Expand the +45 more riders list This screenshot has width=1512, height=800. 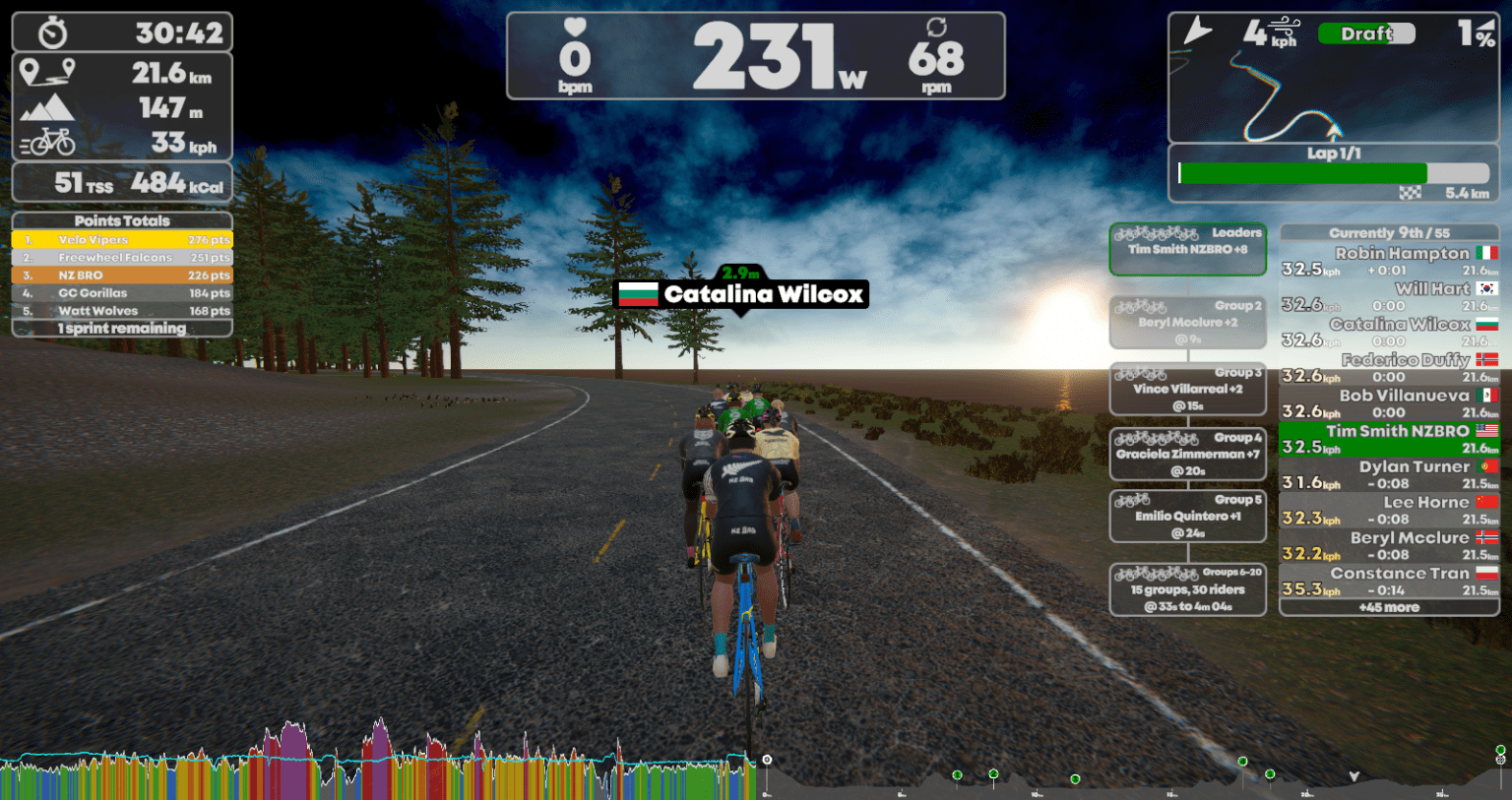(x=1388, y=607)
